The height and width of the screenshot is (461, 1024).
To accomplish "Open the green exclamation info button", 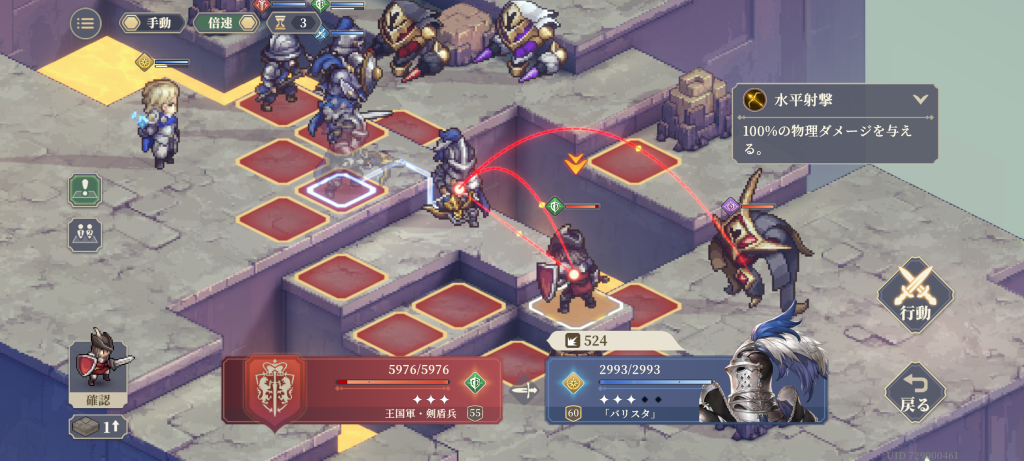I will point(84,189).
